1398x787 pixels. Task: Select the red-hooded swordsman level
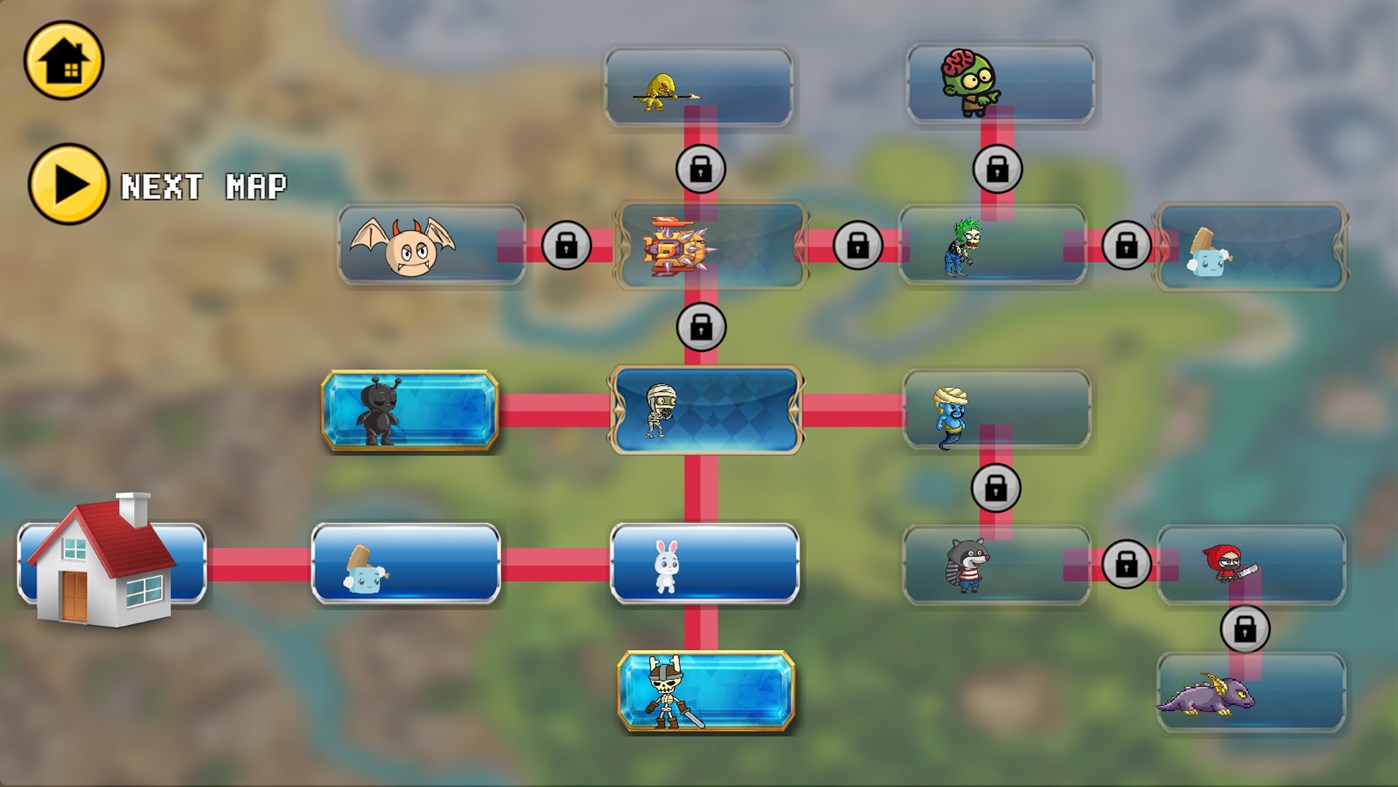(x=1250, y=563)
